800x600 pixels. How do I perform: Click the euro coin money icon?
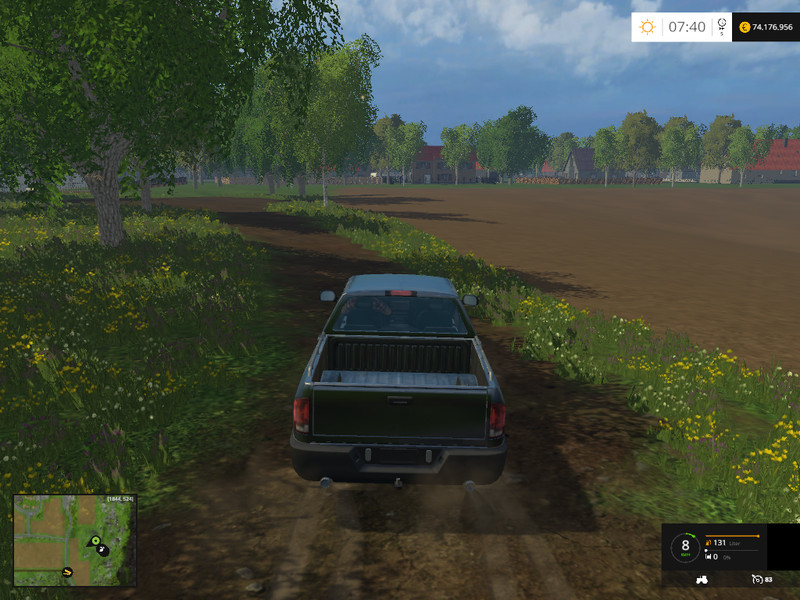click(x=745, y=27)
